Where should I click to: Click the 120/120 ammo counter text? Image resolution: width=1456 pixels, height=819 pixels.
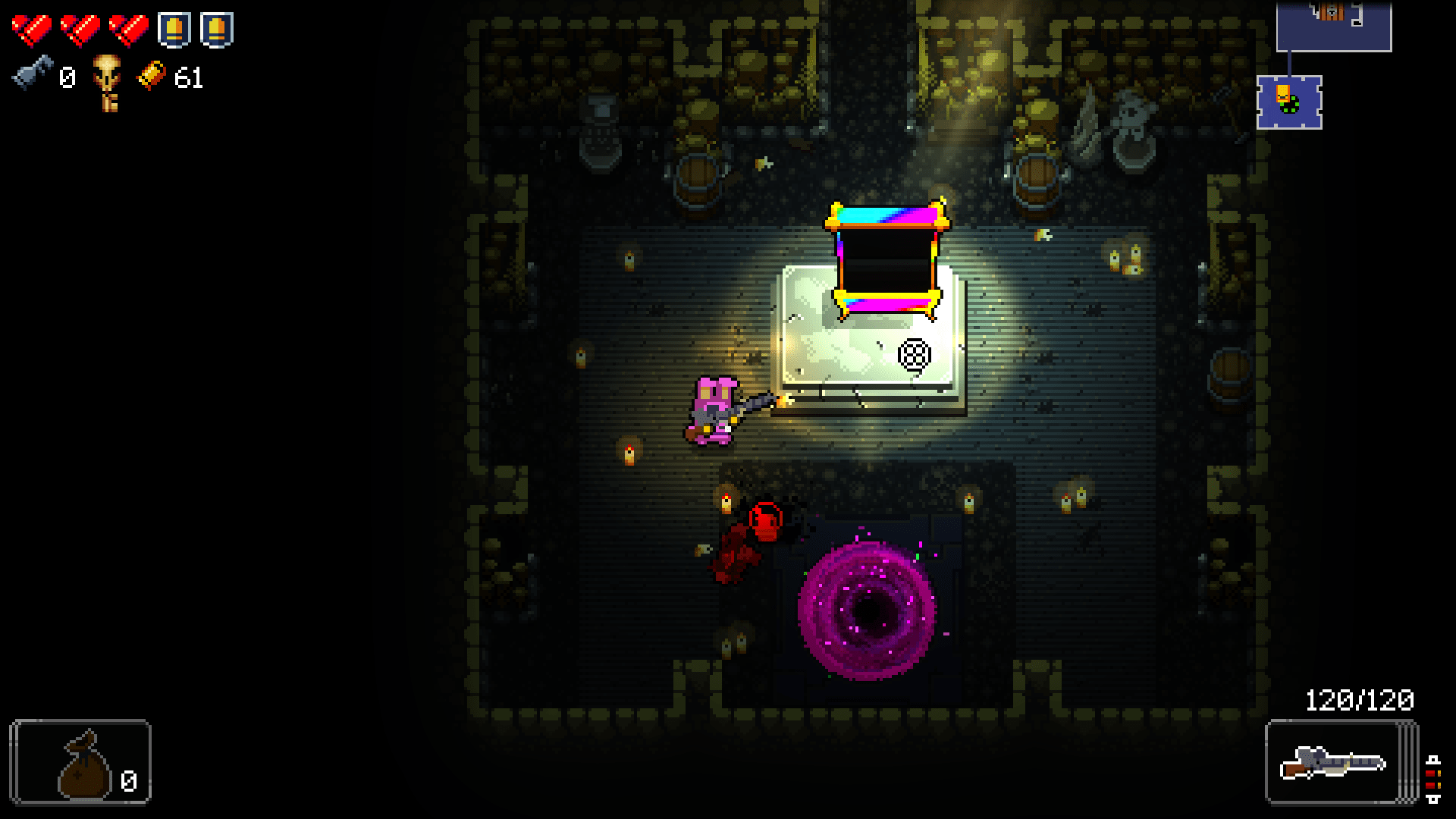point(1360,700)
